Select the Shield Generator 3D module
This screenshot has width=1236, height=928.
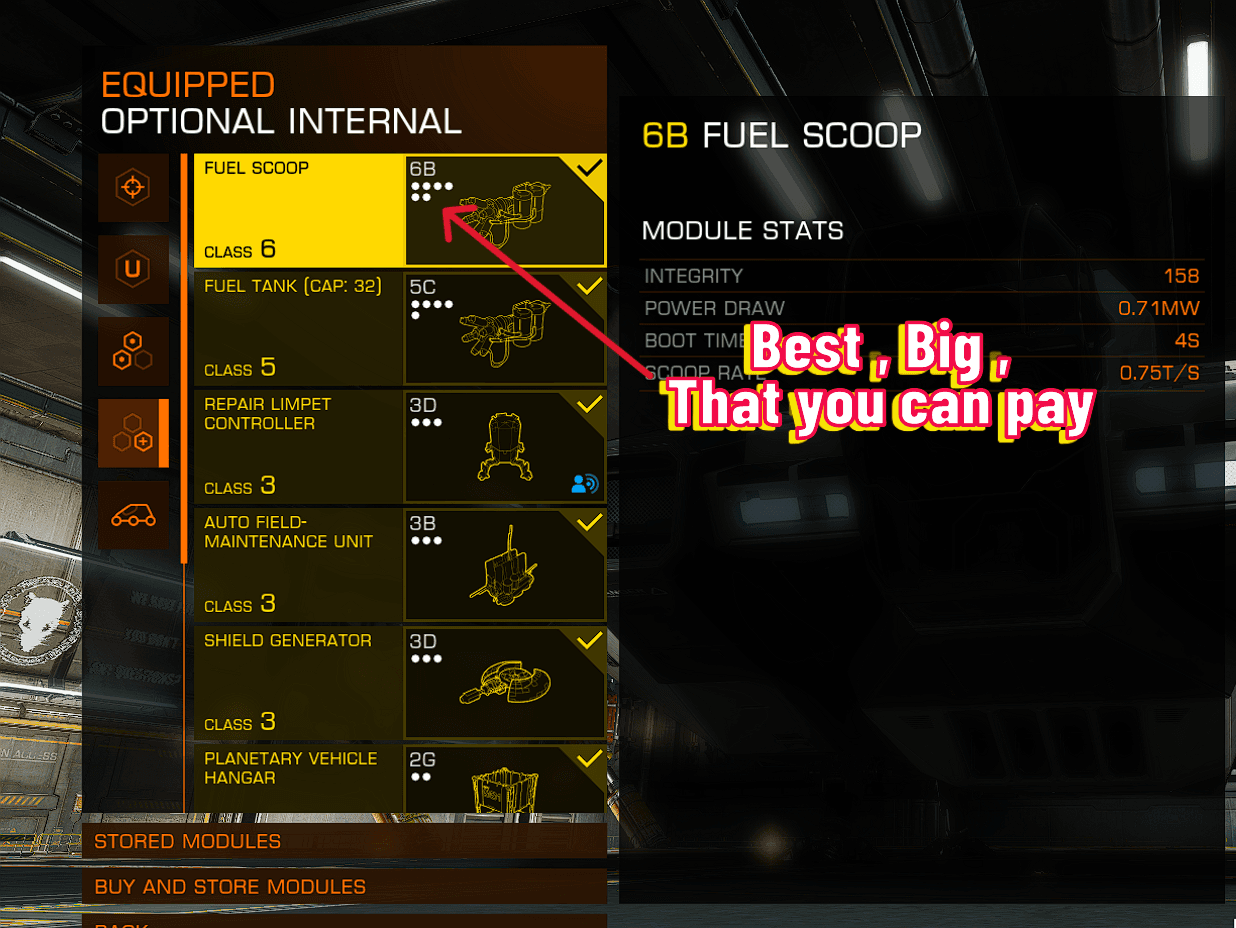click(x=399, y=682)
